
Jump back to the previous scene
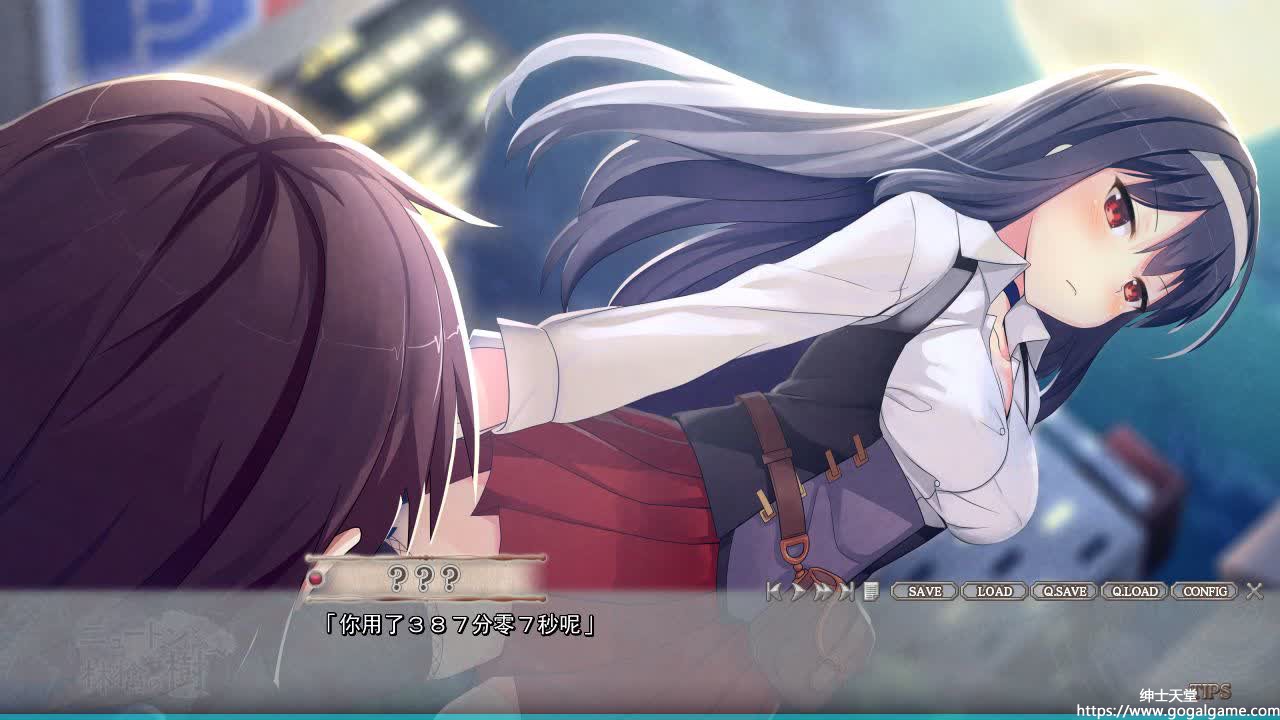click(x=775, y=591)
